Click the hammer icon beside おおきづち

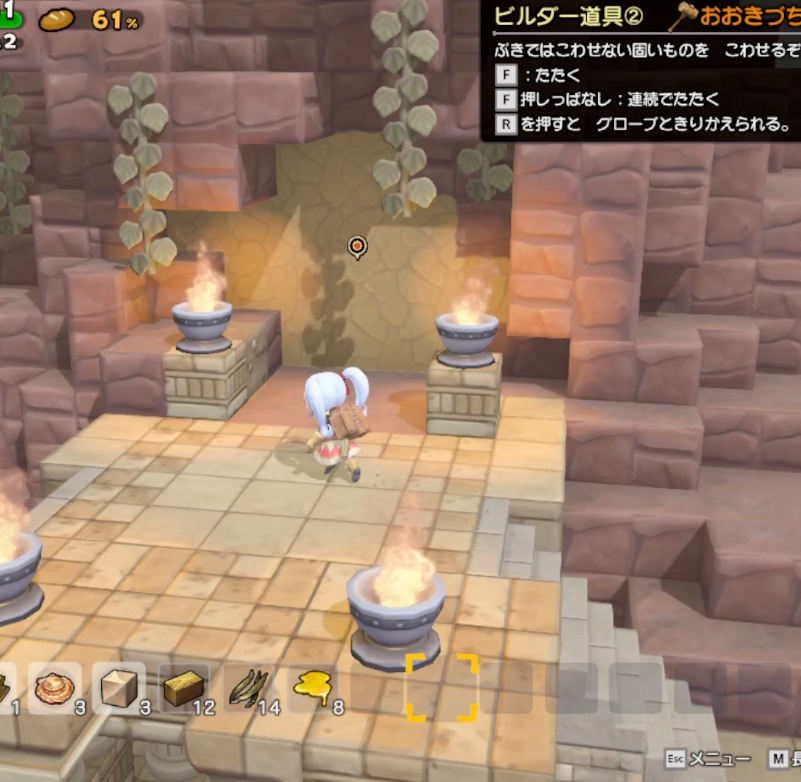tap(684, 17)
